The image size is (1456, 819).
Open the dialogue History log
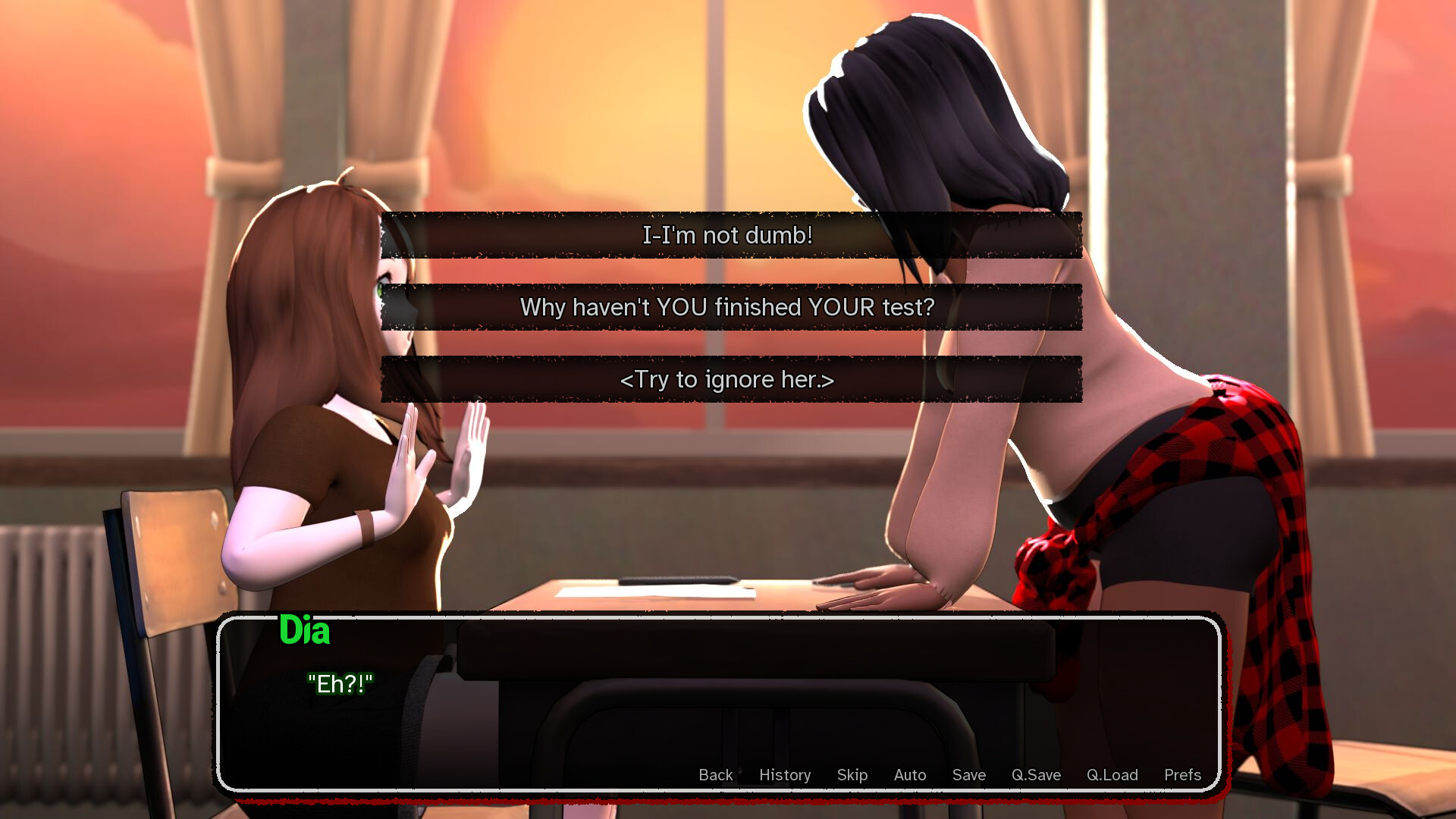point(785,775)
